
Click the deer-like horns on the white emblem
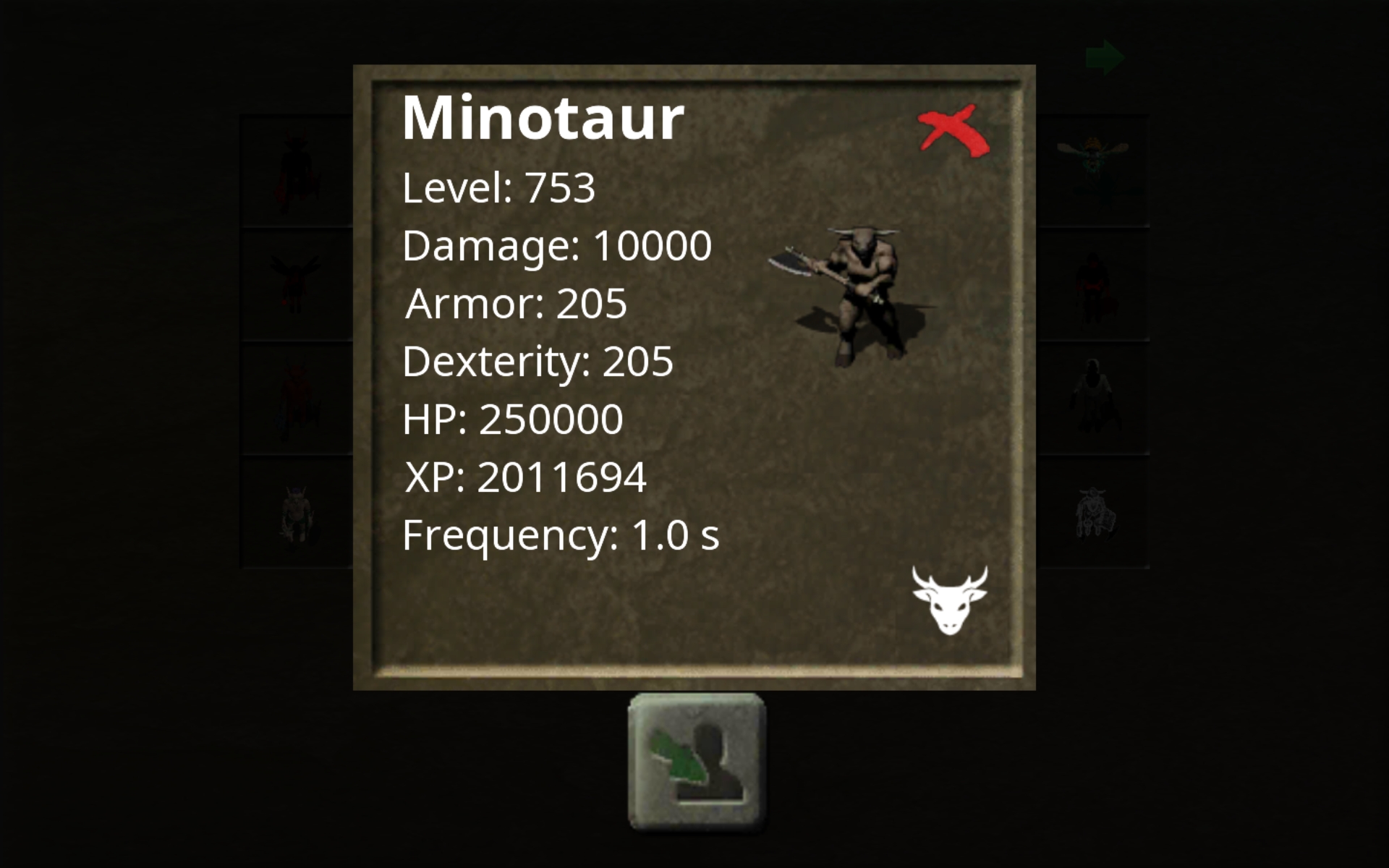point(950,575)
